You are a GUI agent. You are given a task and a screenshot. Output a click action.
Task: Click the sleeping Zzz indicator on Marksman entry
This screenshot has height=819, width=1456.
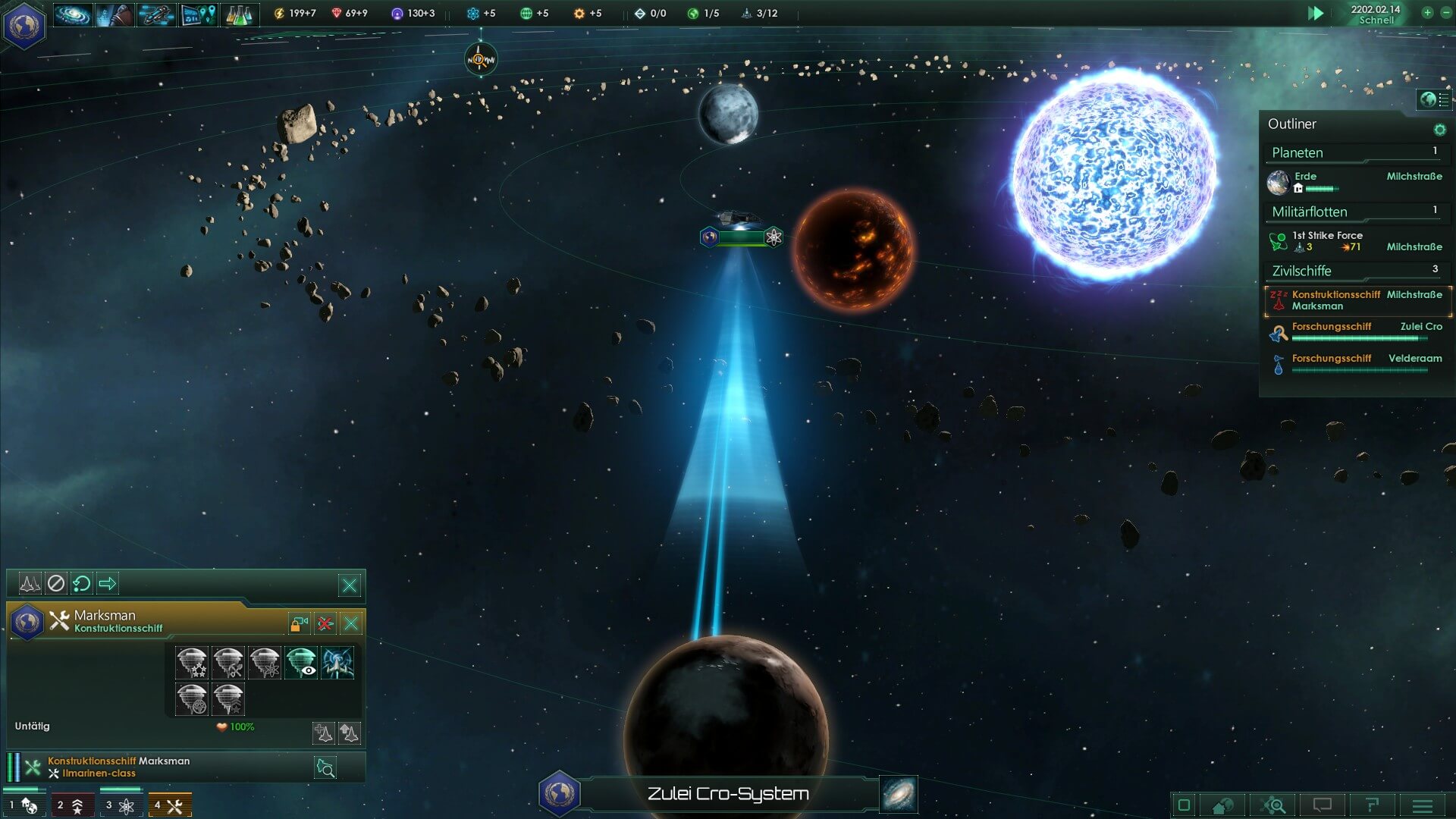[x=1277, y=295]
